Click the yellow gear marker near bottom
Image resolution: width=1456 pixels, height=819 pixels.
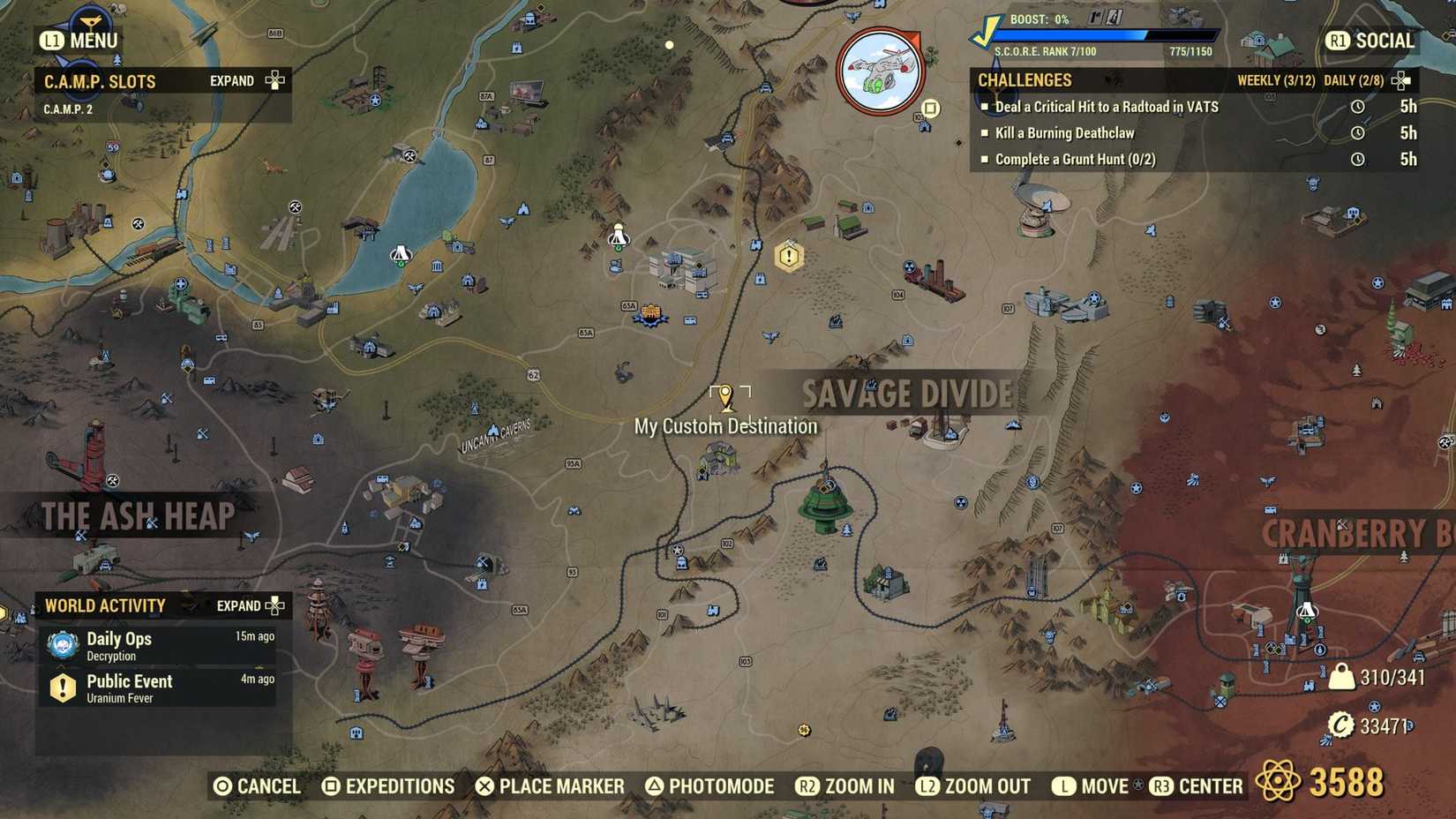[804, 729]
